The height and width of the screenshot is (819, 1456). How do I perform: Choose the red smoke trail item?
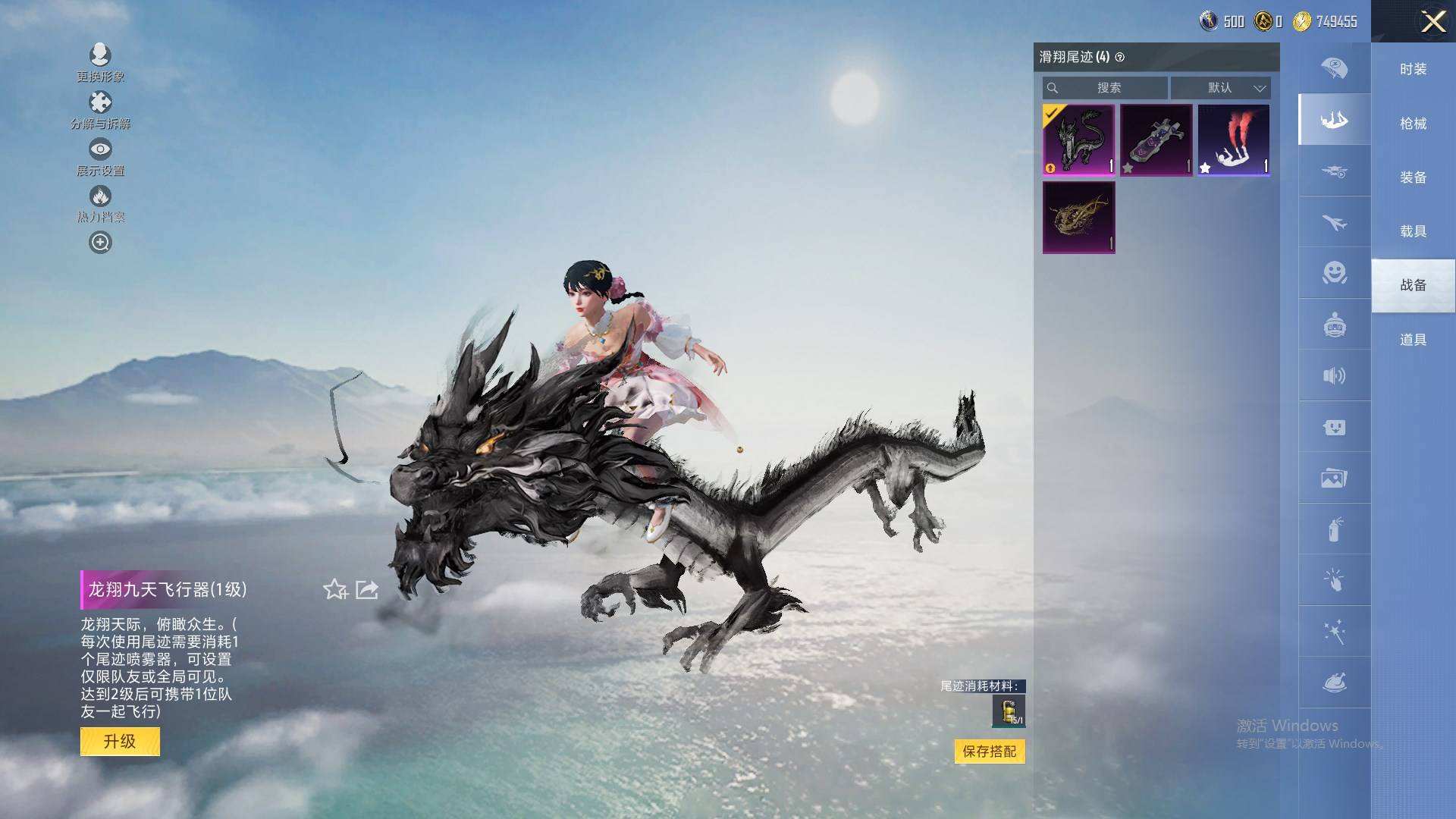[1233, 140]
